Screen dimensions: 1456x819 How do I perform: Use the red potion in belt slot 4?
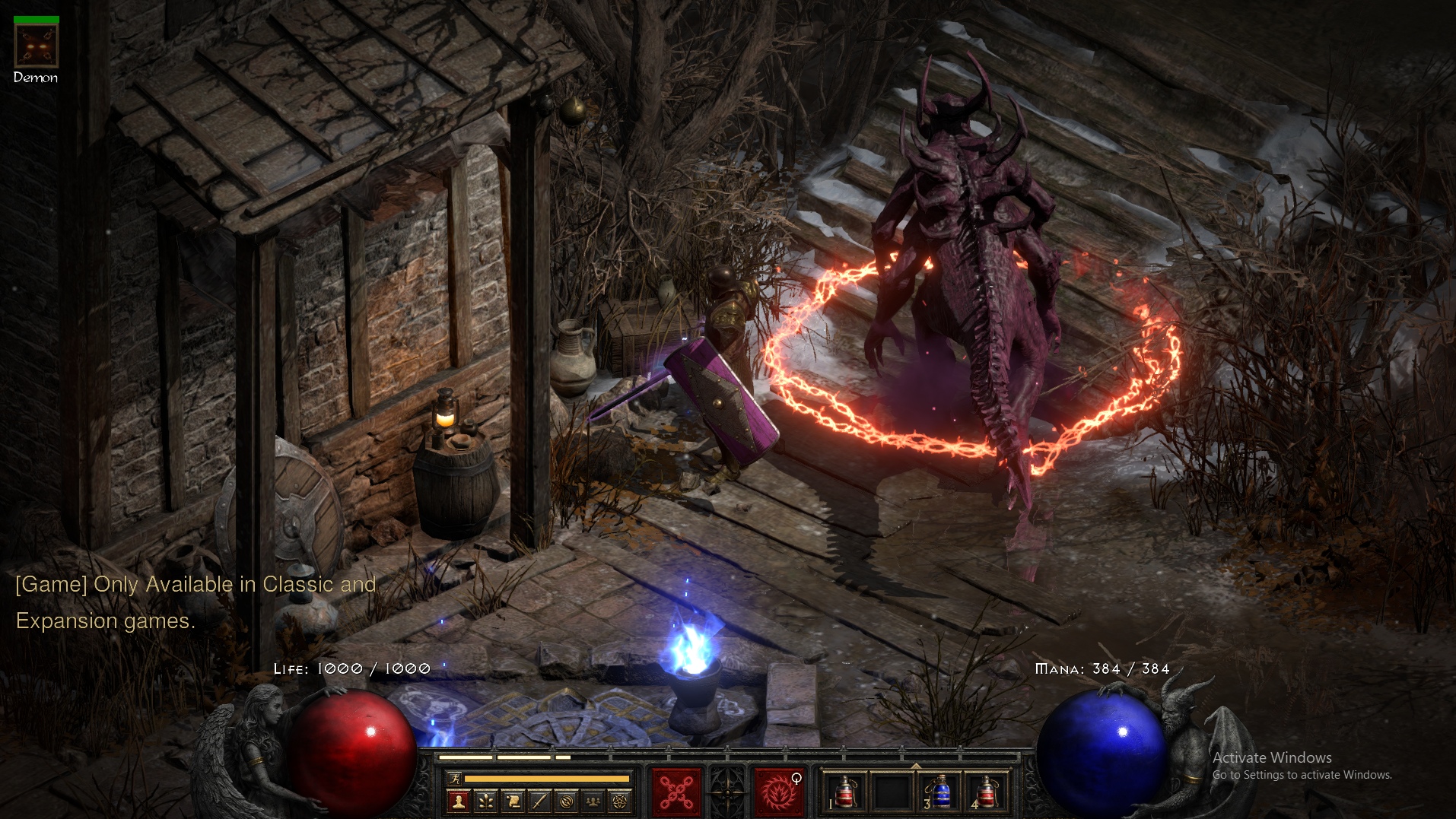[987, 792]
